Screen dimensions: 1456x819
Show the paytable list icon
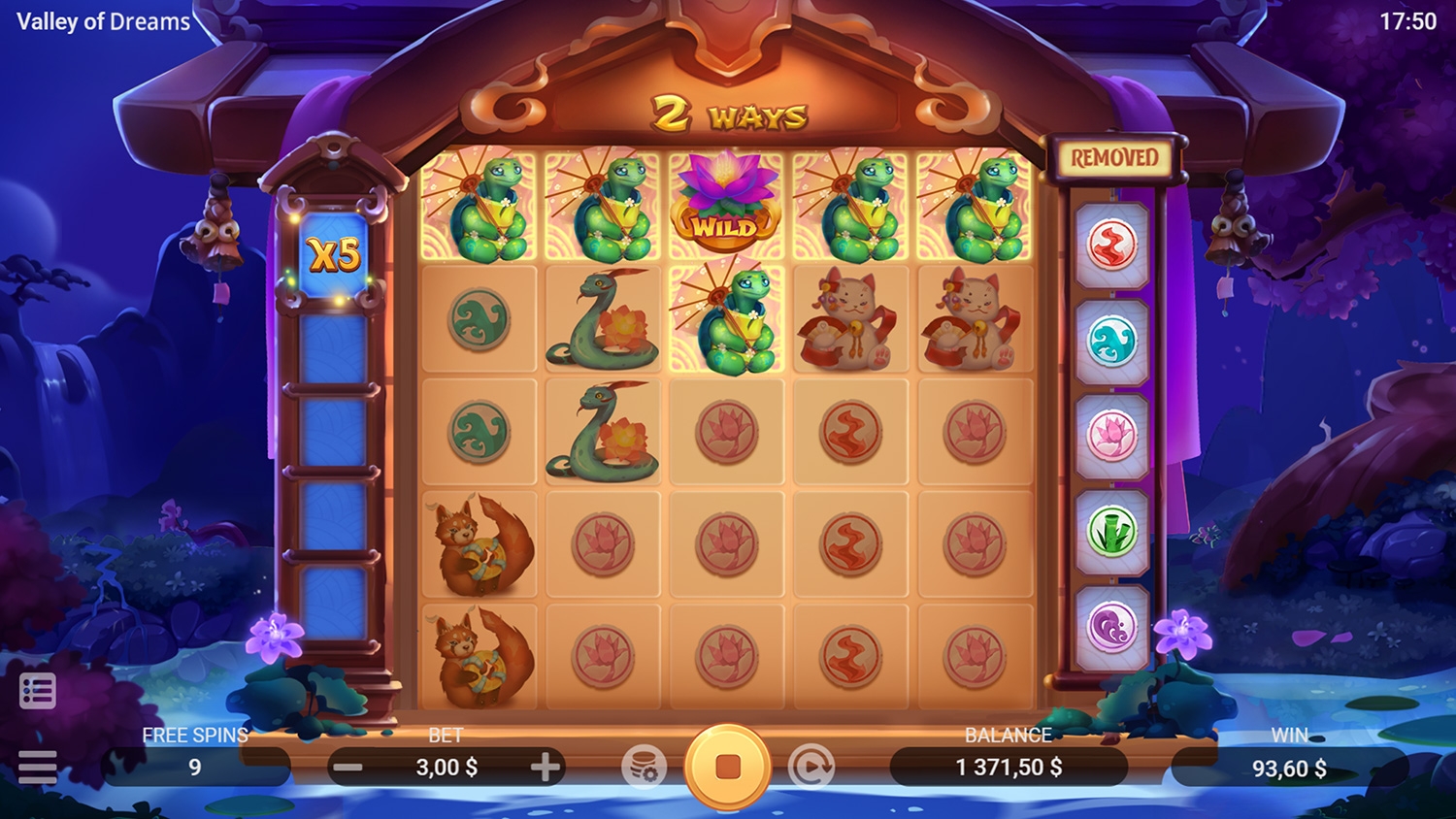click(37, 691)
